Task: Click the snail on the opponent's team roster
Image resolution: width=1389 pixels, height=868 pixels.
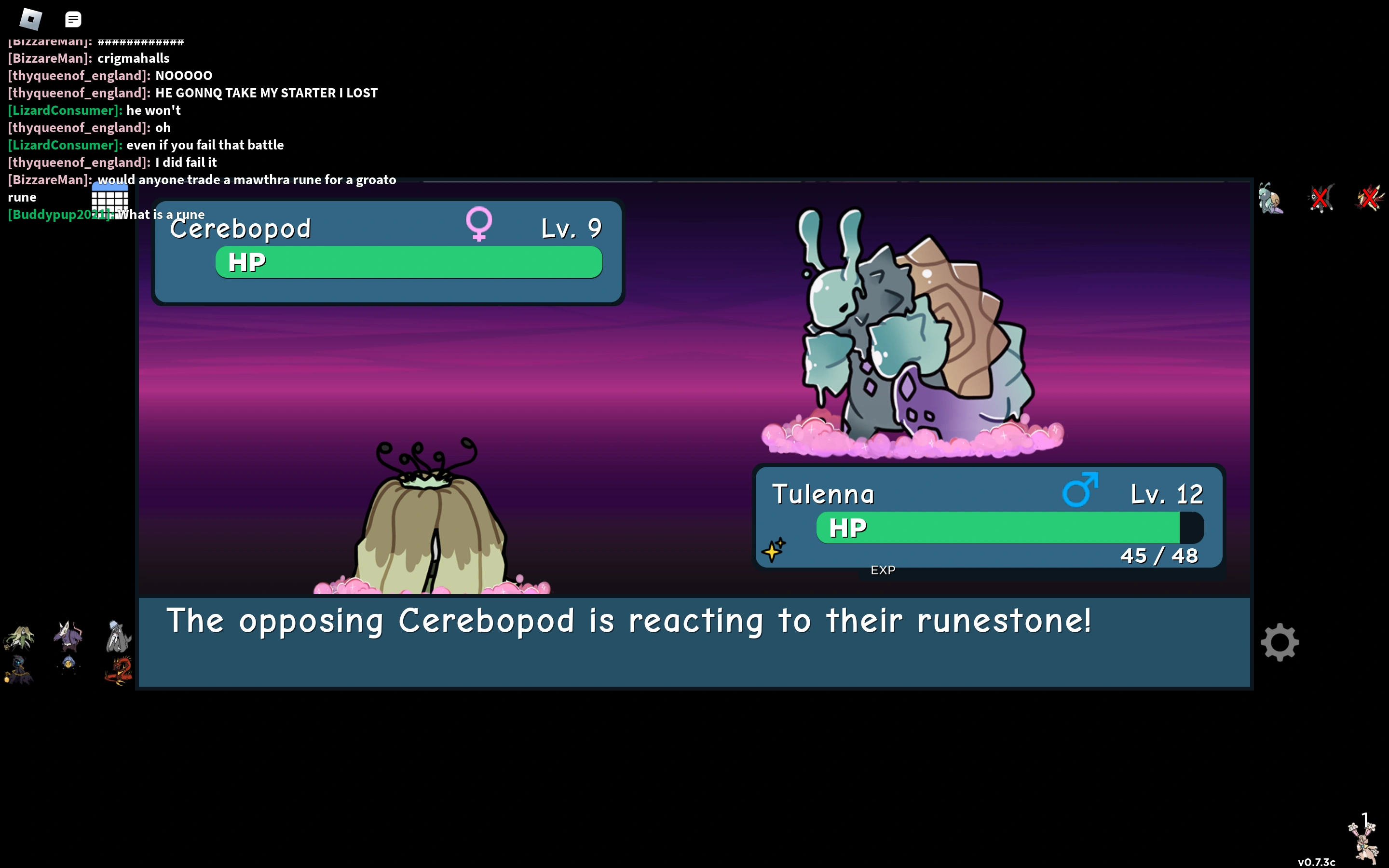Action: click(x=1271, y=198)
